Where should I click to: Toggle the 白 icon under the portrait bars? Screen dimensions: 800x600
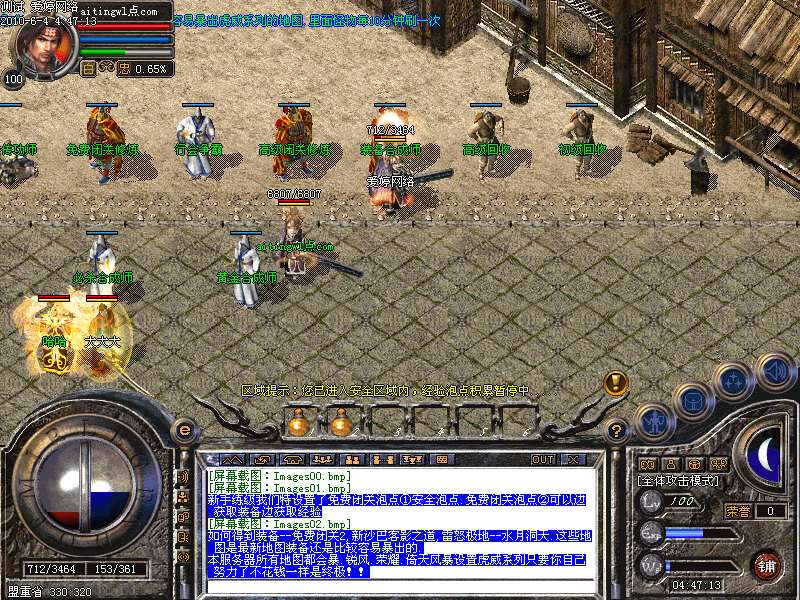[87, 69]
